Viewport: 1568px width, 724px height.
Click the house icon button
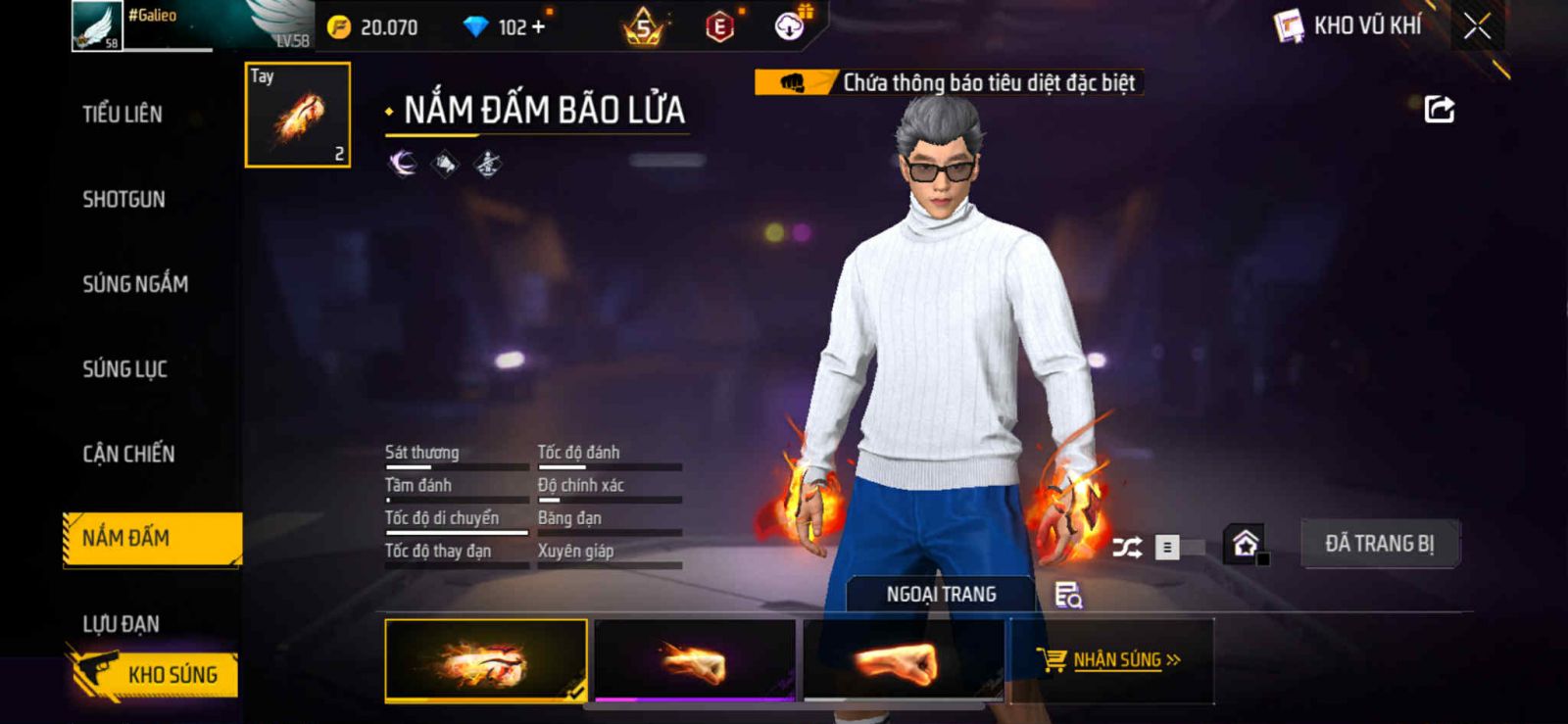(1245, 544)
